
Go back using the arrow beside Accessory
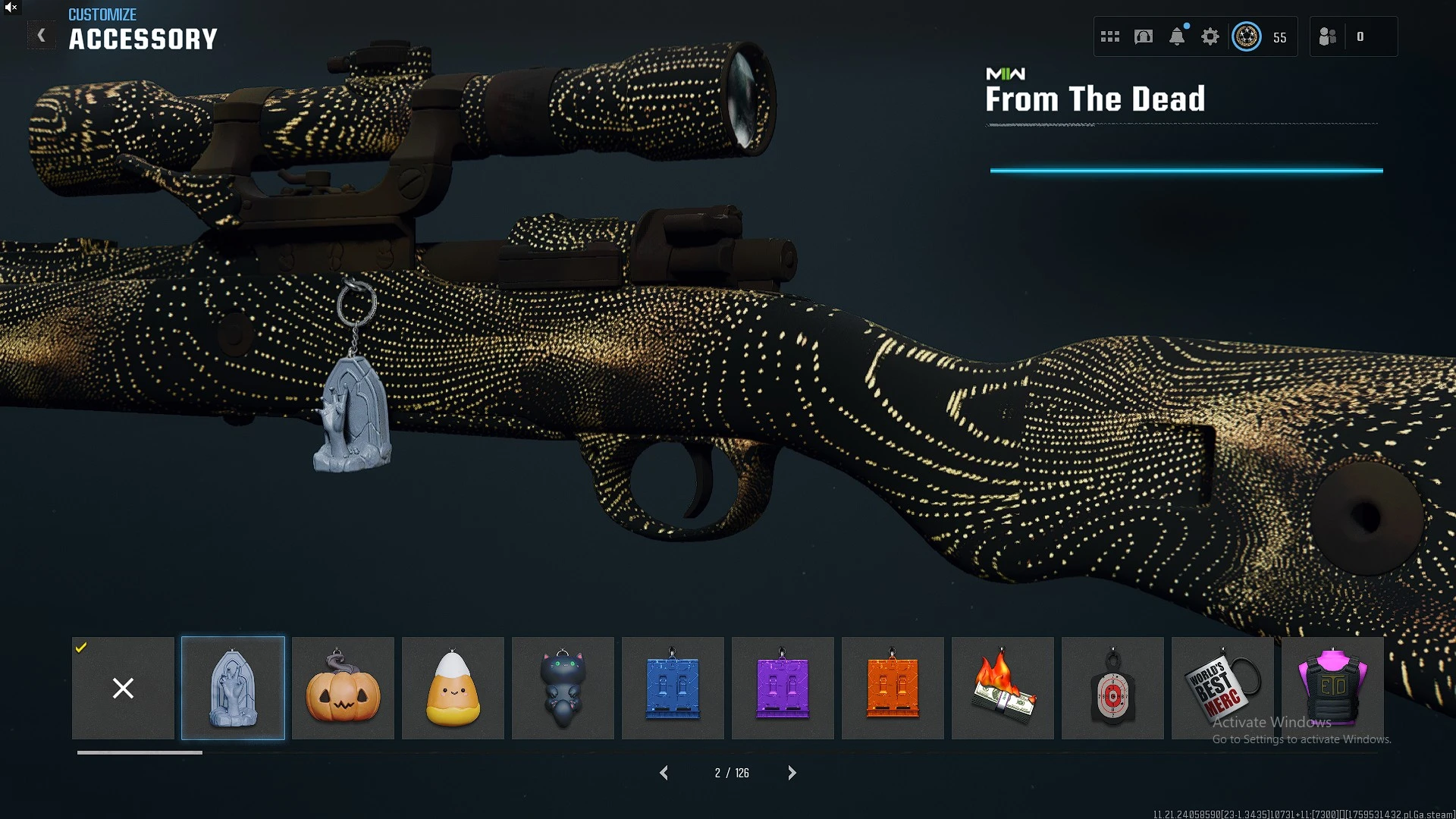pyautogui.click(x=42, y=36)
